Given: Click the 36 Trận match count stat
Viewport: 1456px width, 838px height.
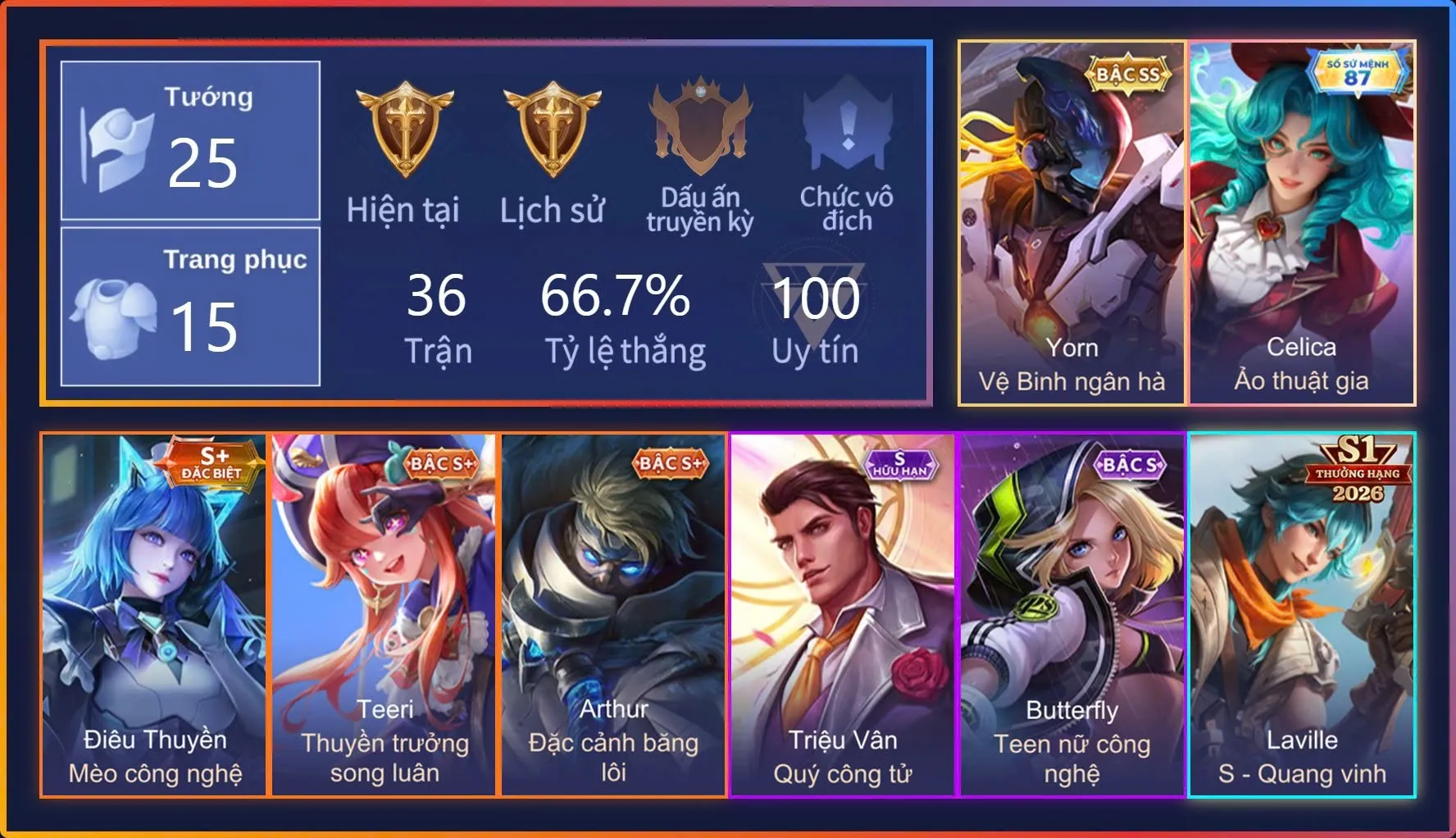Looking at the screenshot, I should click(439, 317).
